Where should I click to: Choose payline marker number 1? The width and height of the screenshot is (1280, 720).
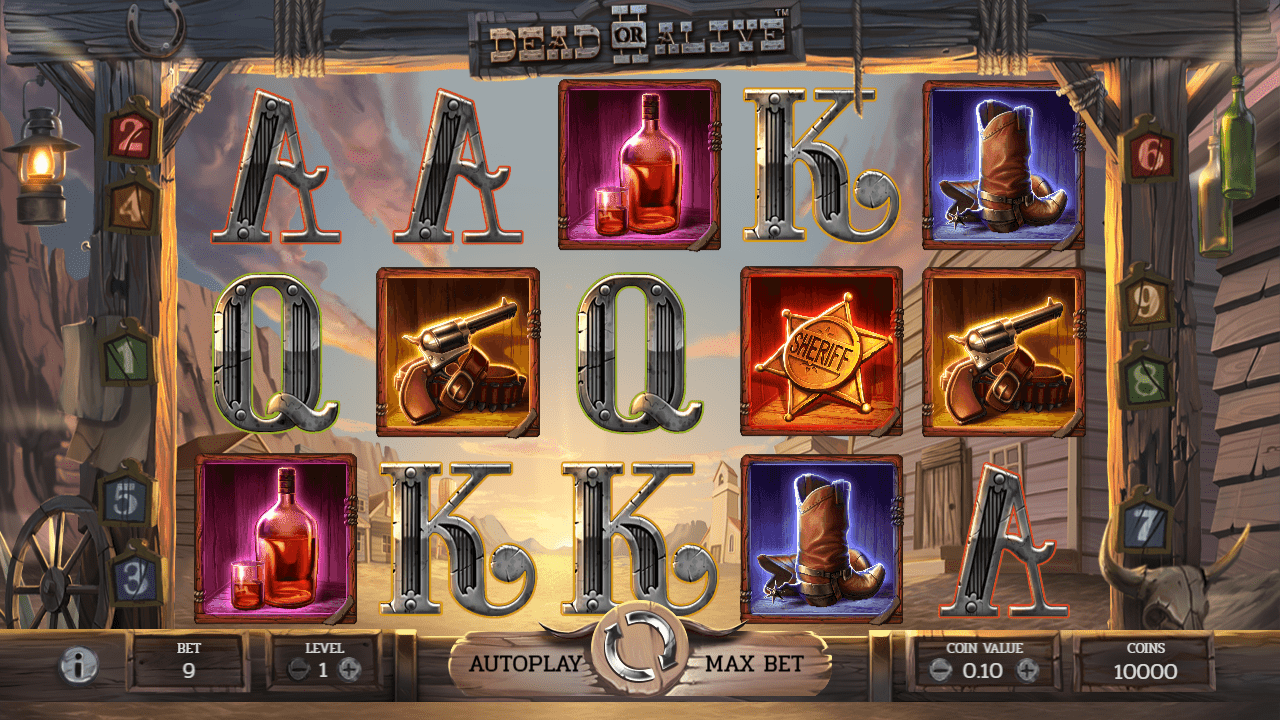pyautogui.click(x=127, y=353)
